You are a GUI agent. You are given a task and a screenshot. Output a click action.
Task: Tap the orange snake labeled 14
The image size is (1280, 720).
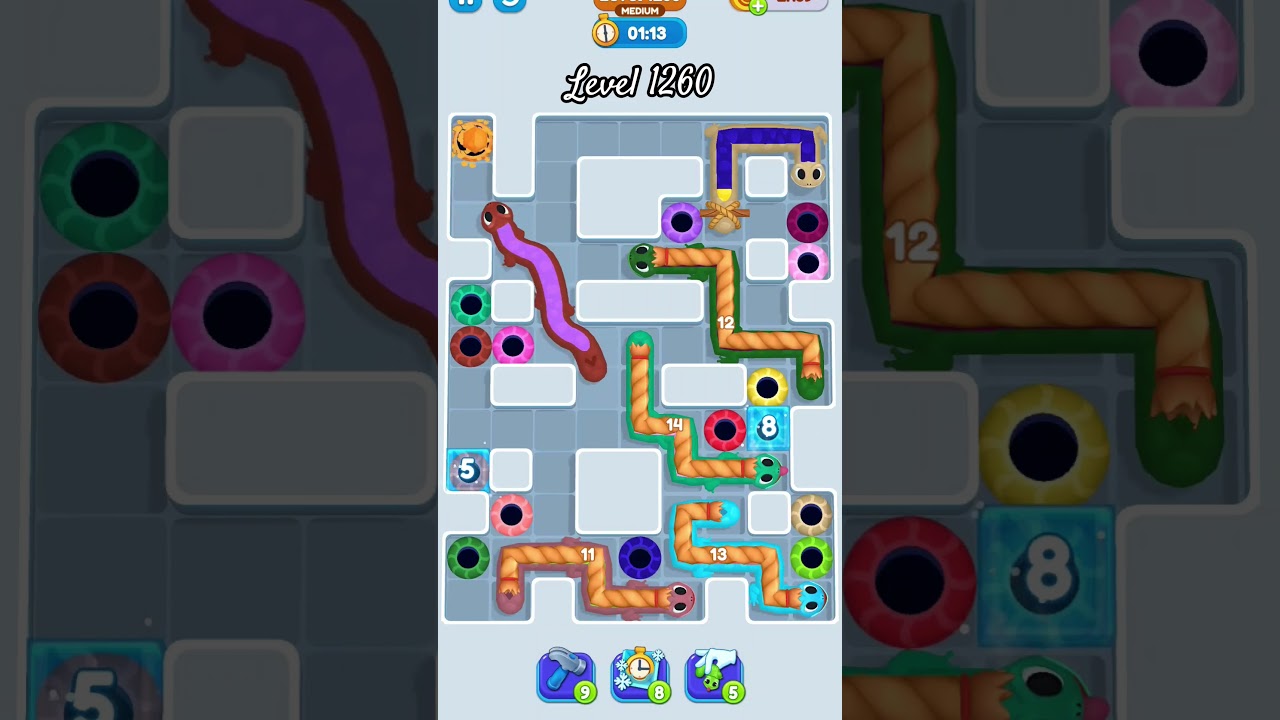click(675, 425)
